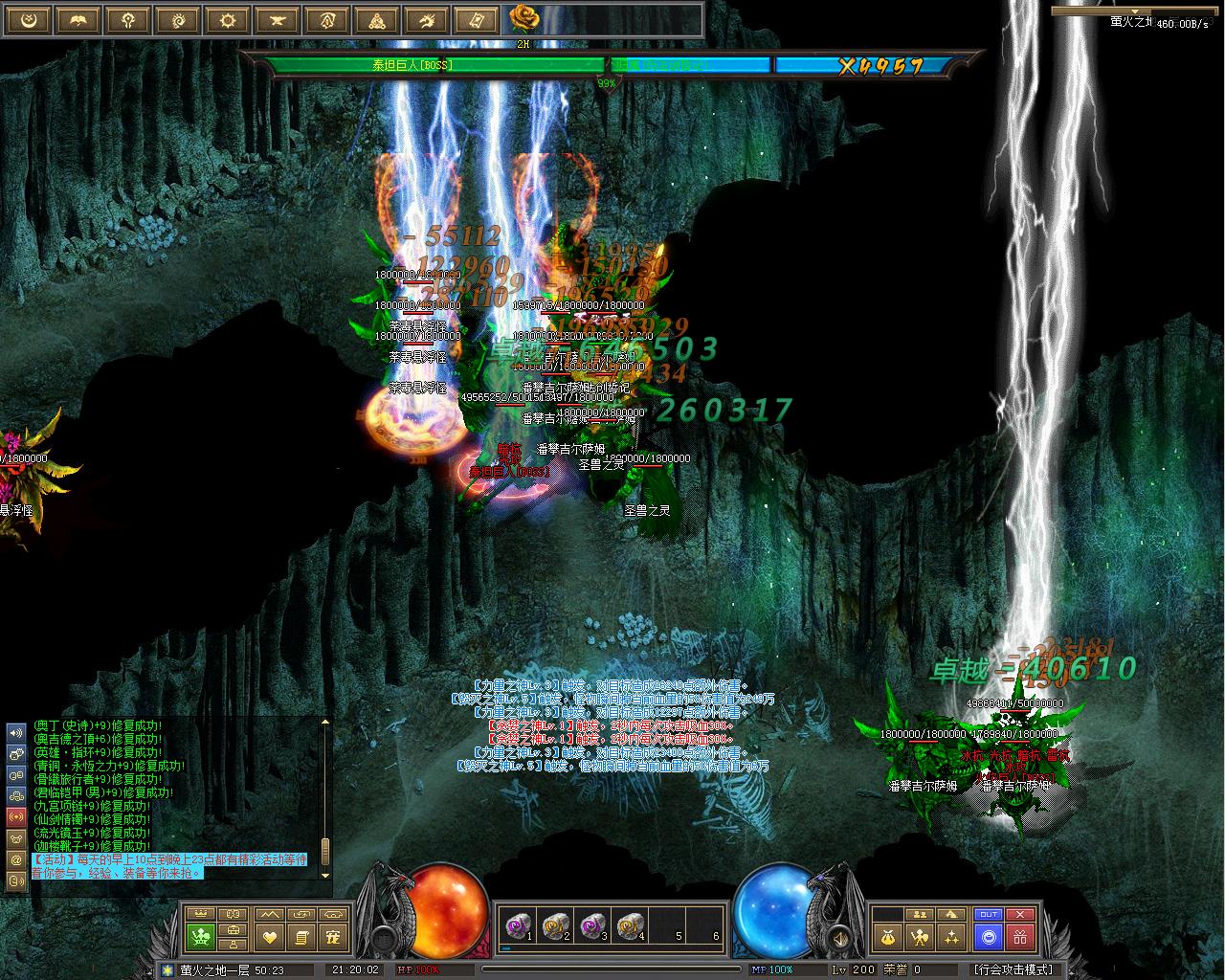
Task: Open the sun-shaped icon on the toolbar
Action: pos(227,20)
